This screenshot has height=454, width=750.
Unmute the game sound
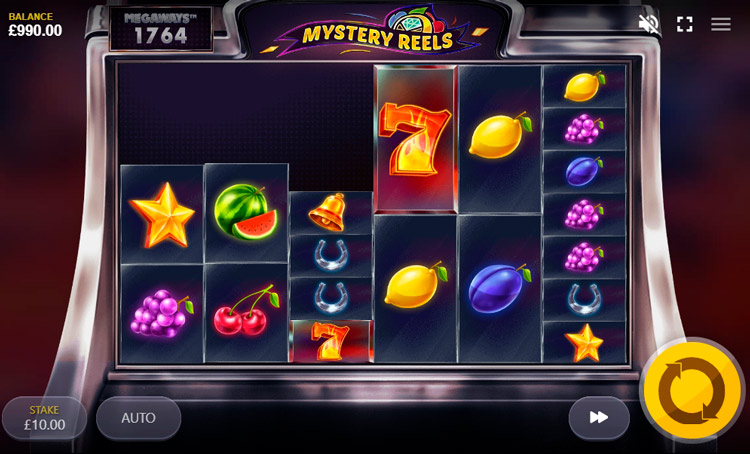pyautogui.click(x=649, y=24)
